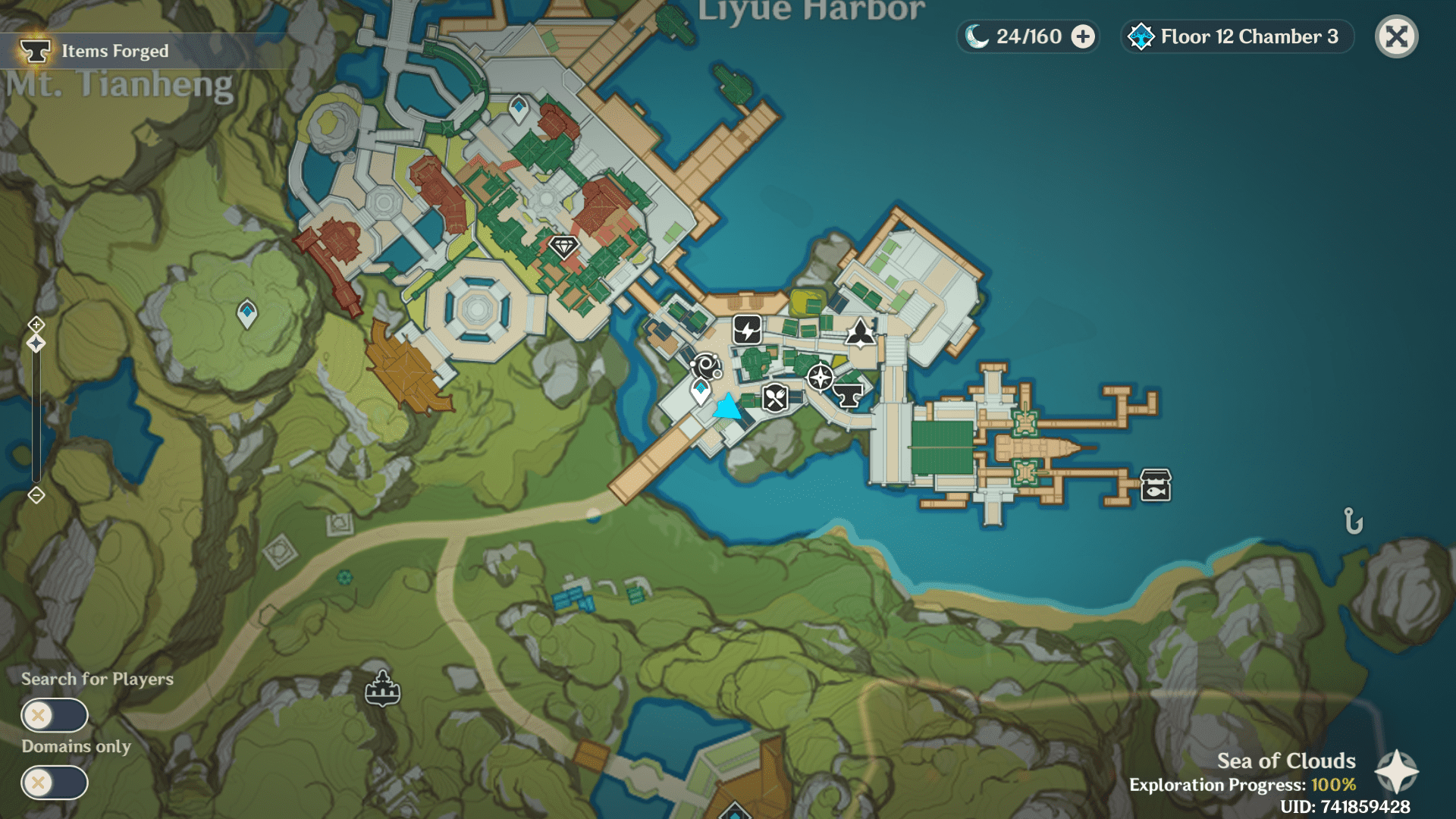1456x819 pixels.
Task: Zoom out the map with the minus button
Action: pos(36,495)
